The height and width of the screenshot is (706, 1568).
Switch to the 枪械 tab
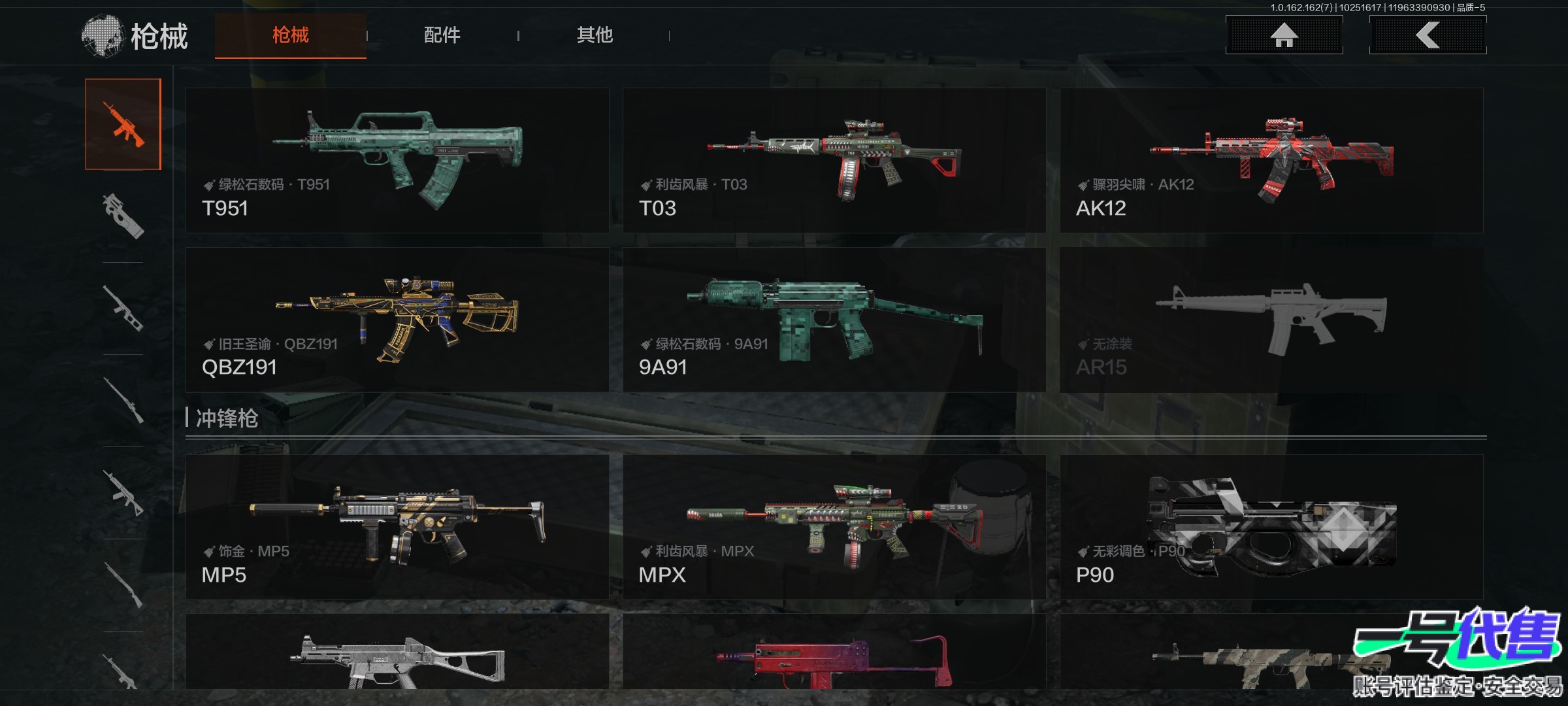290,35
